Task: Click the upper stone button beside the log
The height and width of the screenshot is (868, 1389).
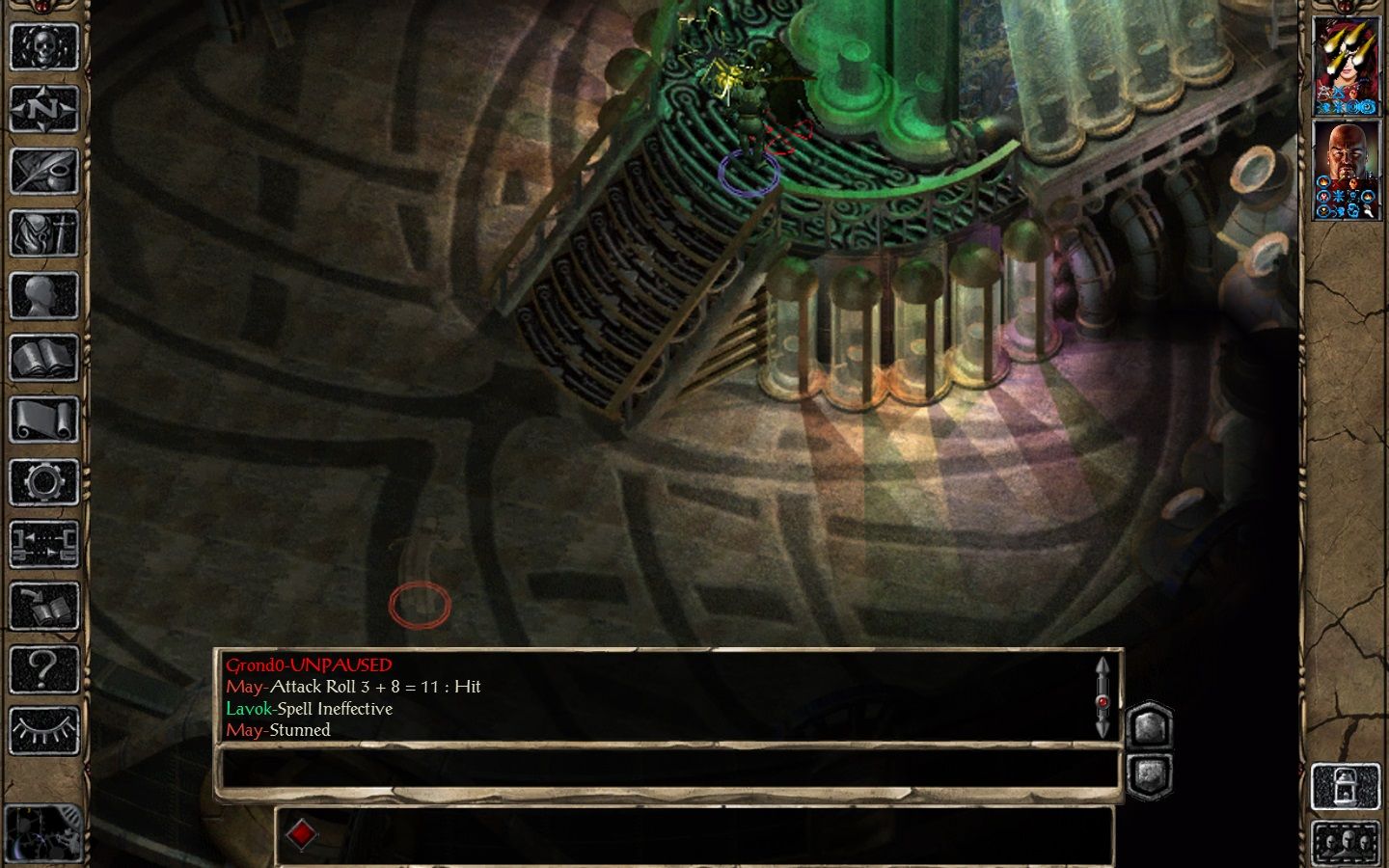Action: (x=1149, y=725)
